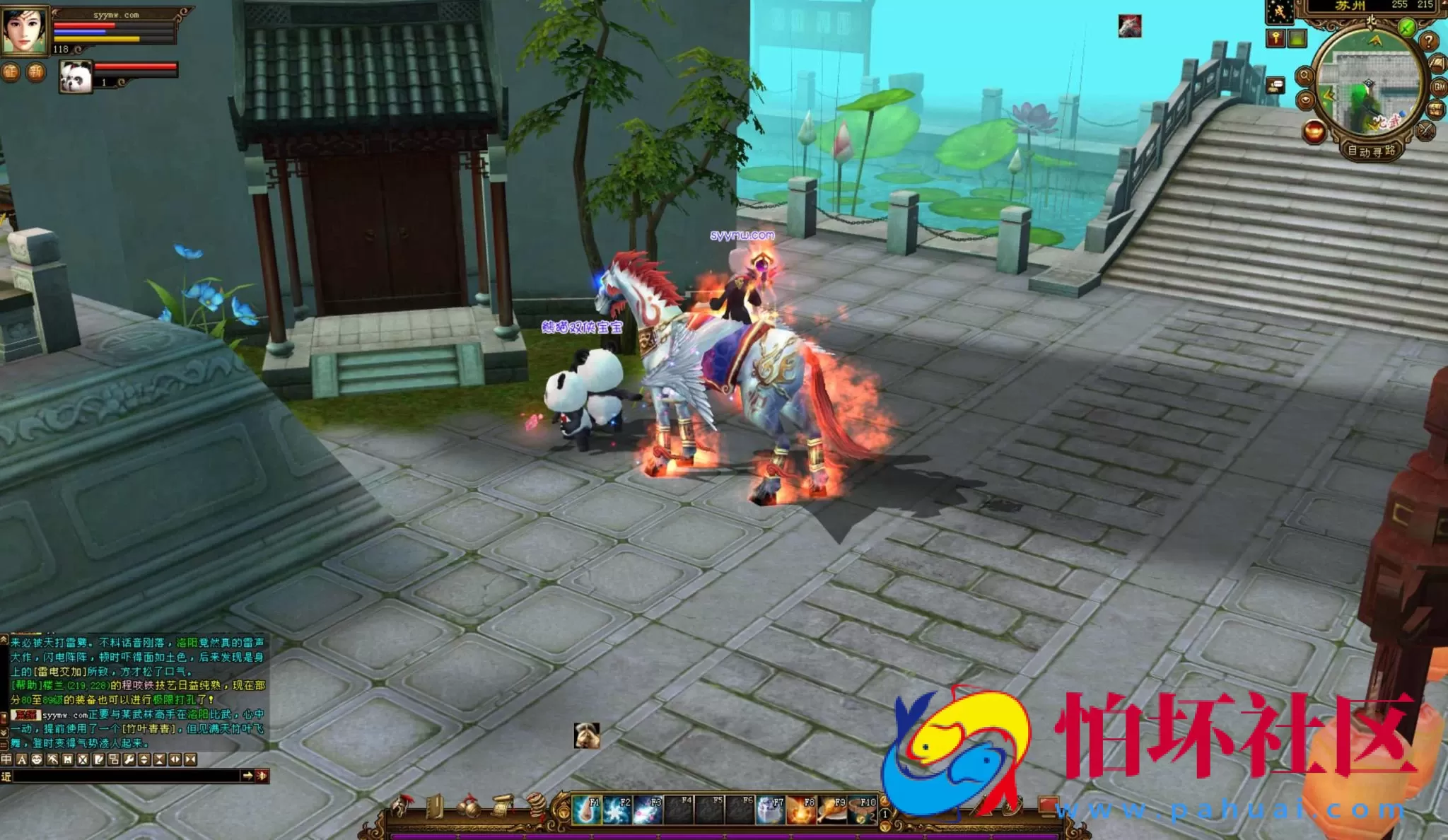Screen dimensions: 1448x840
Task: Expand the chat window with the up-down arrows icon
Action: pyautogui.click(x=144, y=760)
